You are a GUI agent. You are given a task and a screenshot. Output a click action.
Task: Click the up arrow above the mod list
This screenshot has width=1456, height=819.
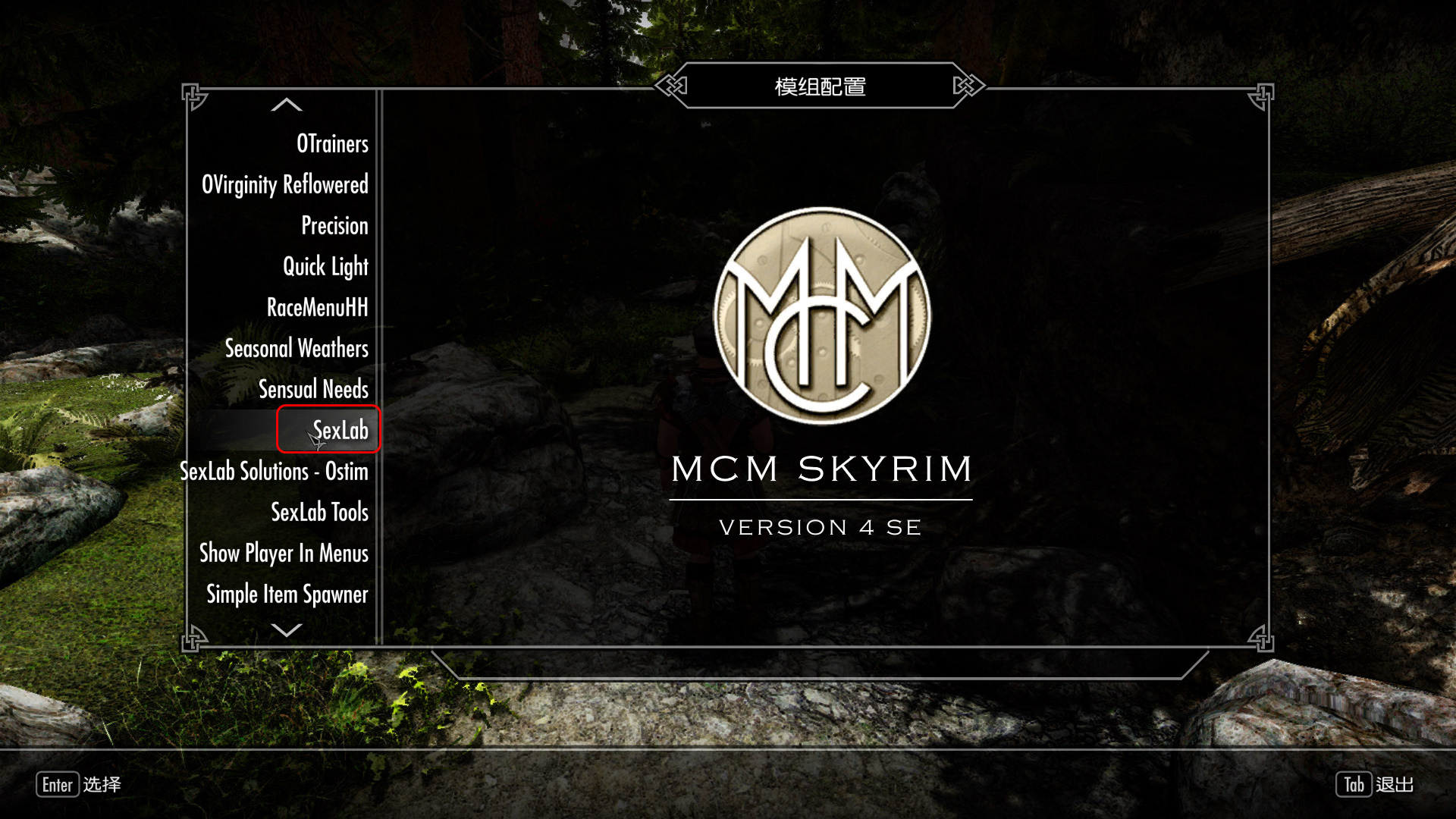(x=287, y=105)
